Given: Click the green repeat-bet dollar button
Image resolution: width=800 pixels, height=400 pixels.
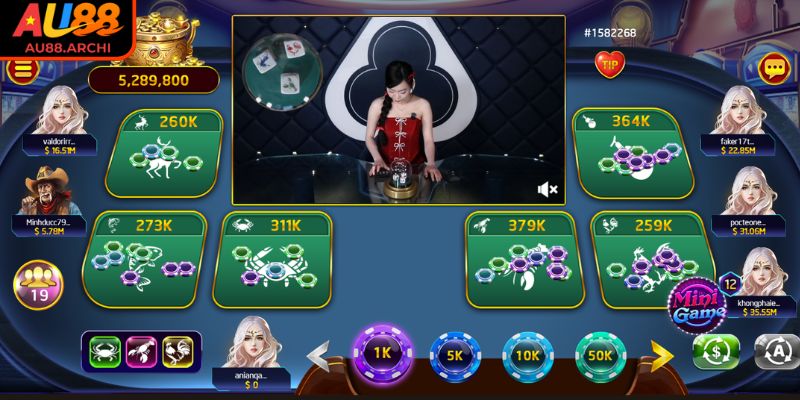Looking at the screenshot, I should [x=716, y=351].
